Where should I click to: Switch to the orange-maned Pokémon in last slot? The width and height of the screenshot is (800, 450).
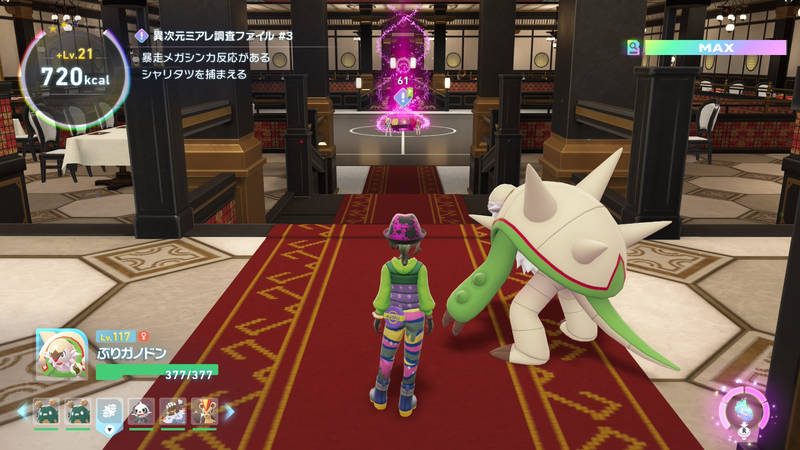pos(204,411)
